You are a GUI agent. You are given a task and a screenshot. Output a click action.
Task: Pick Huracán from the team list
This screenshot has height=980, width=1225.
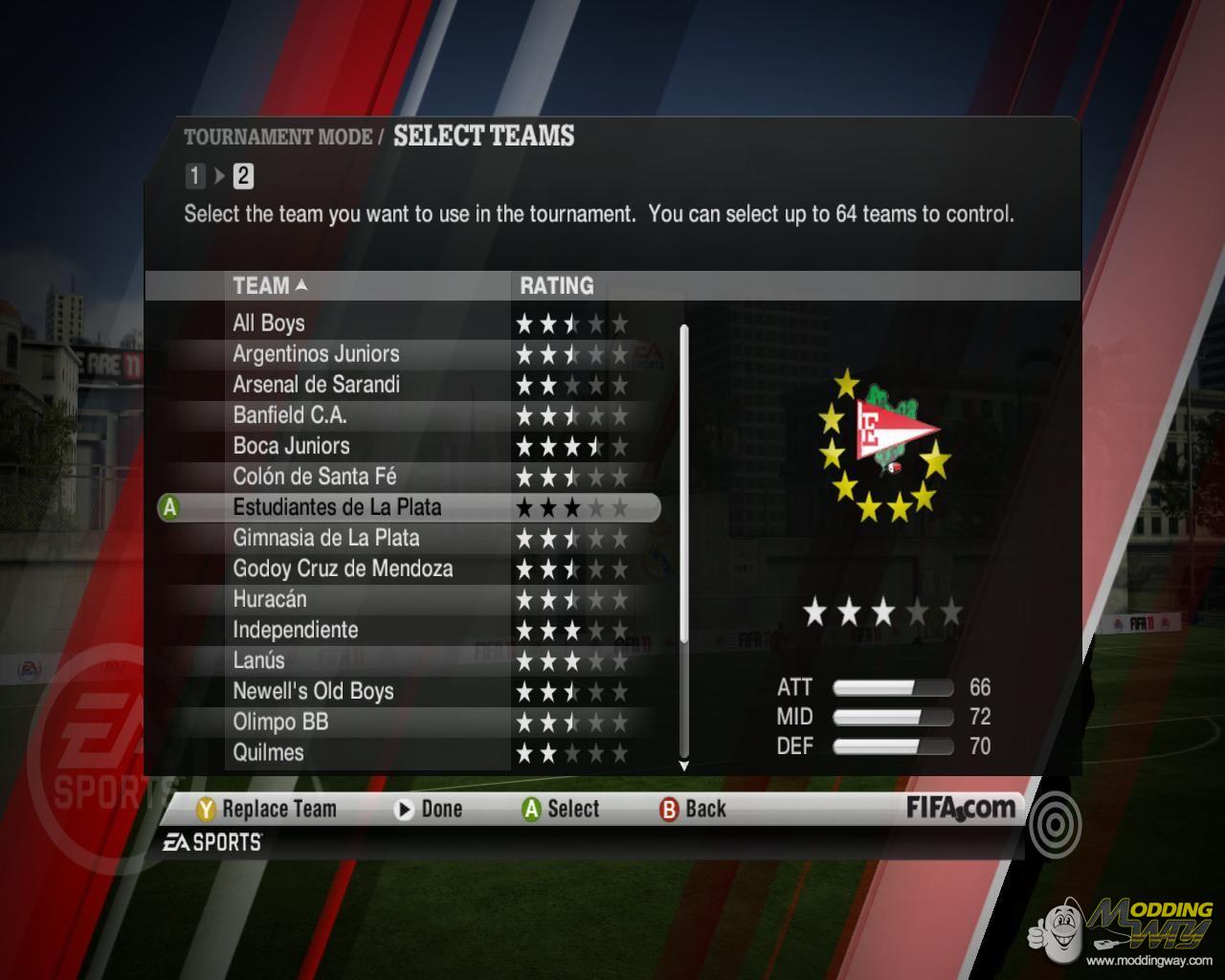pyautogui.click(x=270, y=599)
